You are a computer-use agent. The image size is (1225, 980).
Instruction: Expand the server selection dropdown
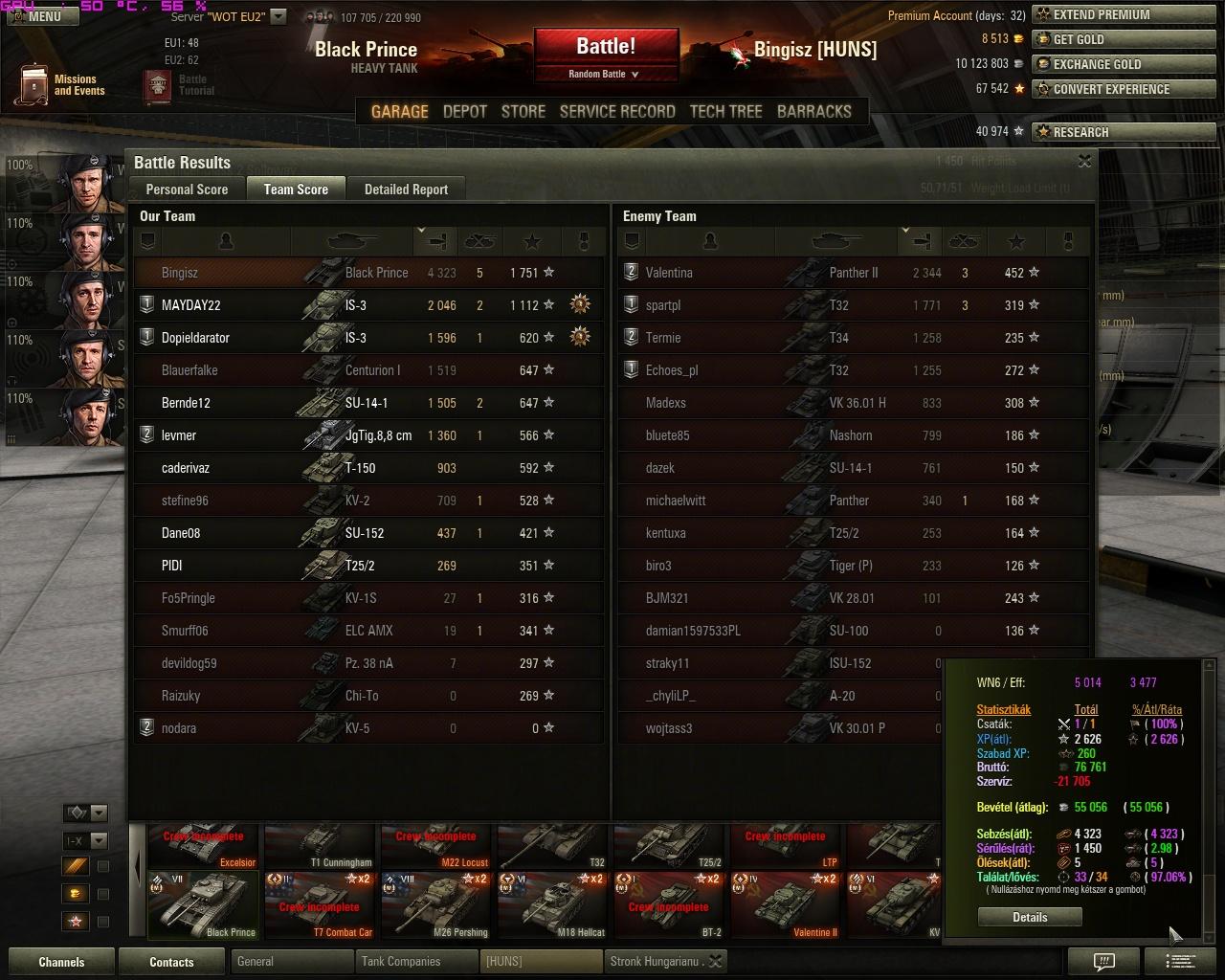tap(278, 16)
